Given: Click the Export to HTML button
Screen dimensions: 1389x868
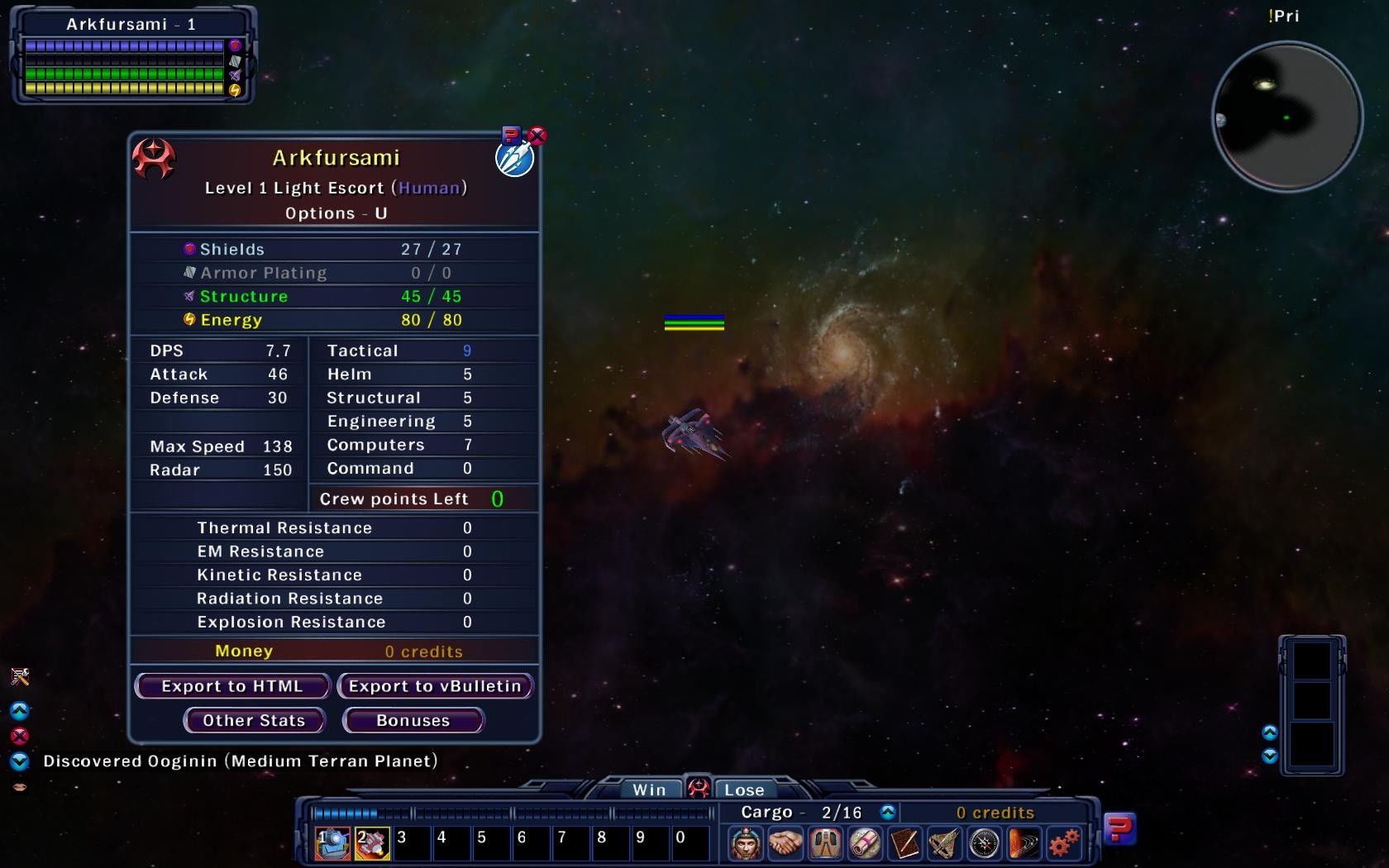Looking at the screenshot, I should 232,686.
